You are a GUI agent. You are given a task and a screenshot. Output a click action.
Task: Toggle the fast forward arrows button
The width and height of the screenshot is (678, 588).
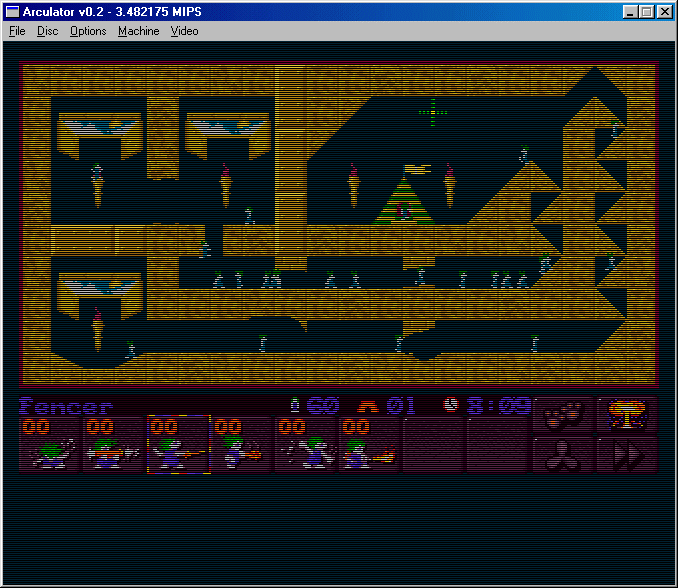[x=627, y=454]
